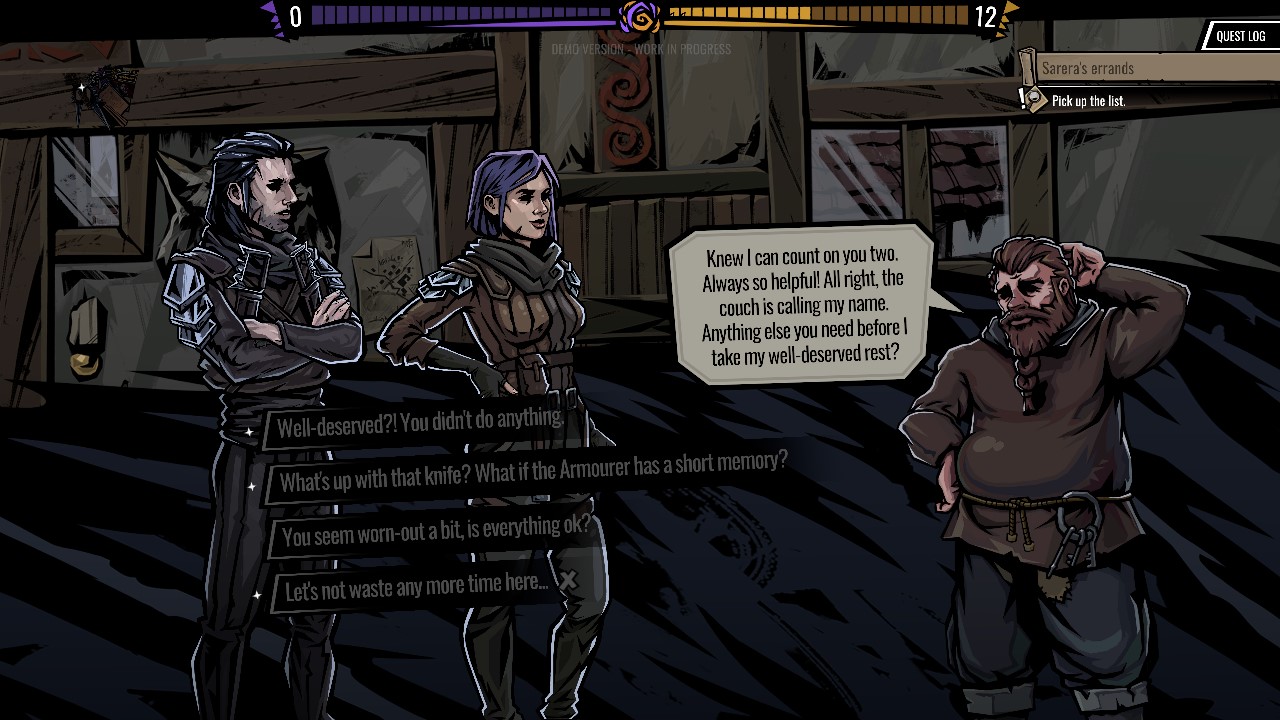
Task: Click the swirling emblem at the center of the top bar
Action: point(639,14)
